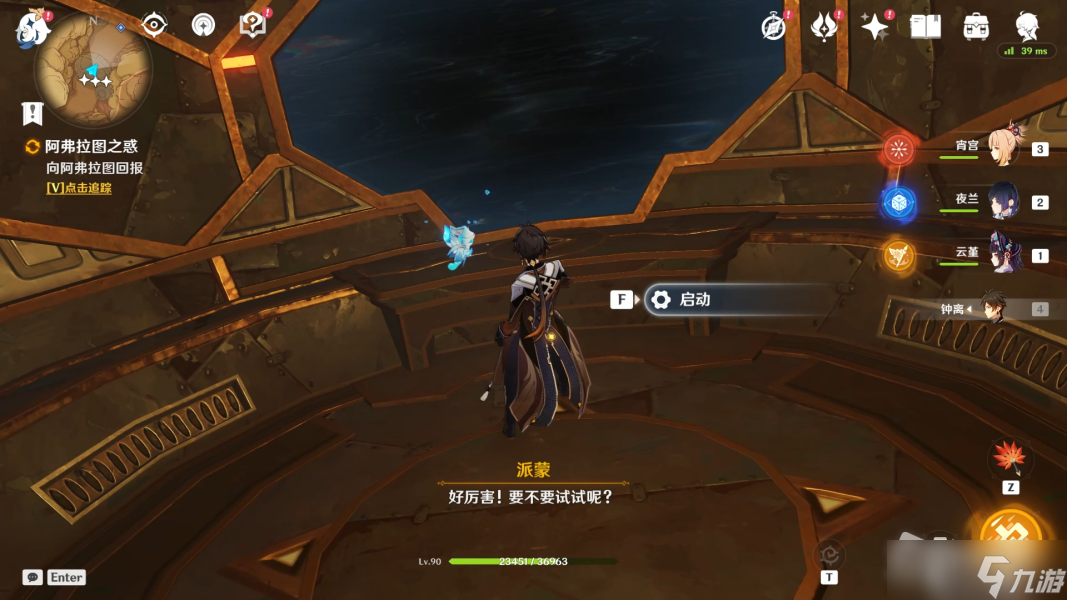Open the Paimon main menu
This screenshot has width=1067, height=600.
click(31, 29)
